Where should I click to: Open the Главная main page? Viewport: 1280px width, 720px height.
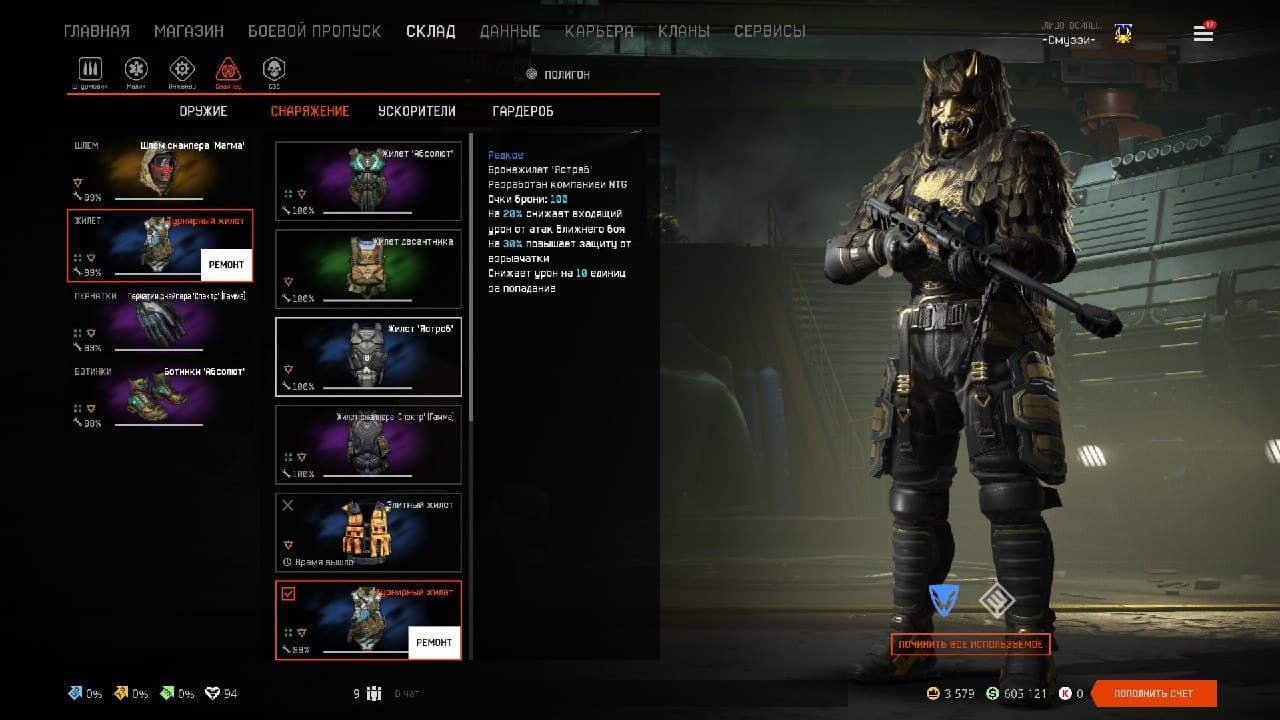pos(97,31)
